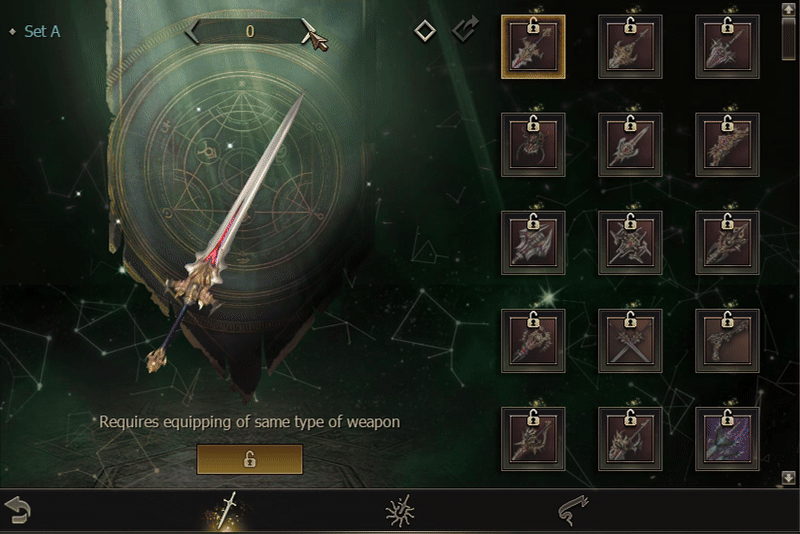Viewport: 800px width, 534px height.
Task: Click the diamond reset icon
Action: point(425,31)
